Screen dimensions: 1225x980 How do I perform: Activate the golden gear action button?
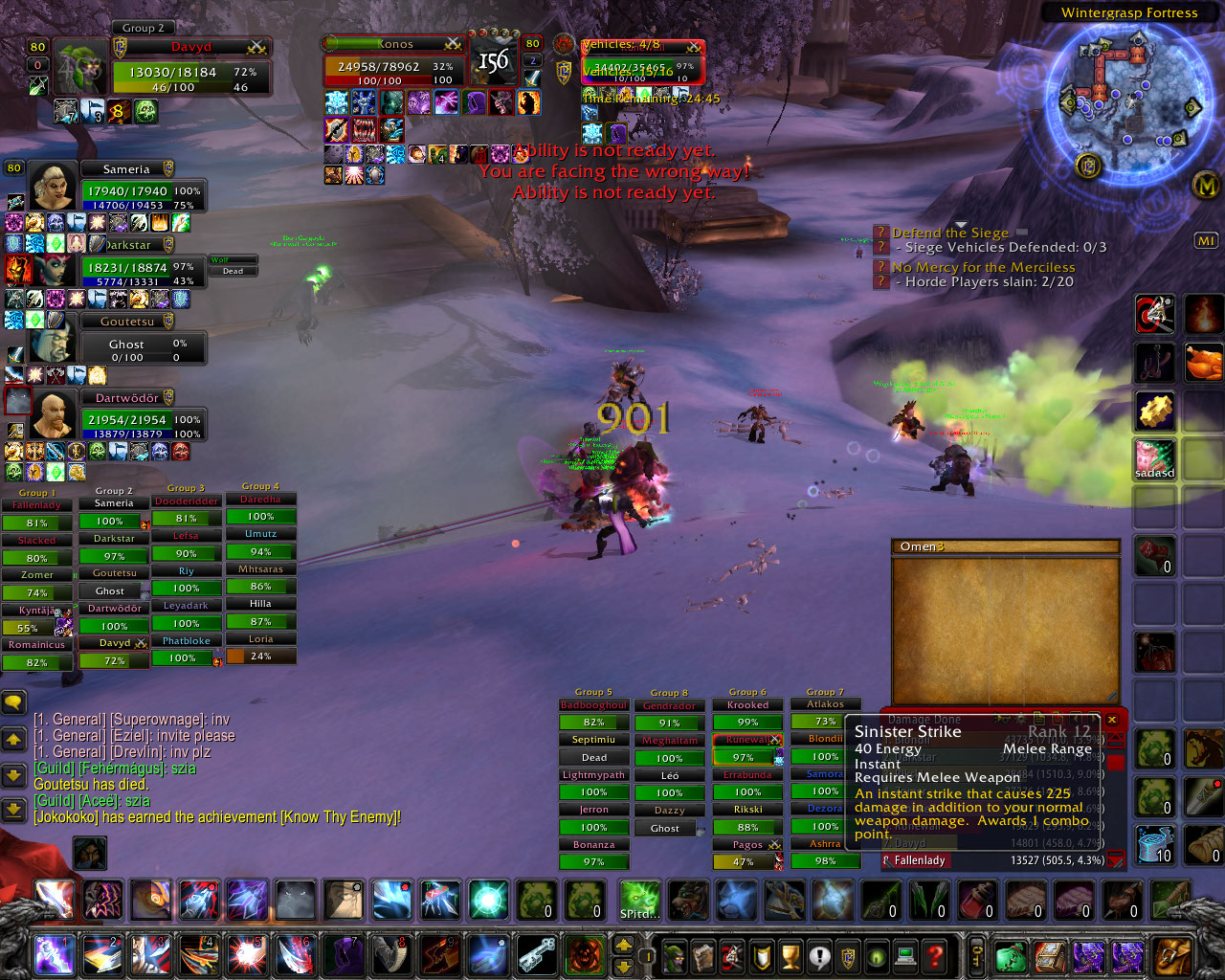[1155, 411]
